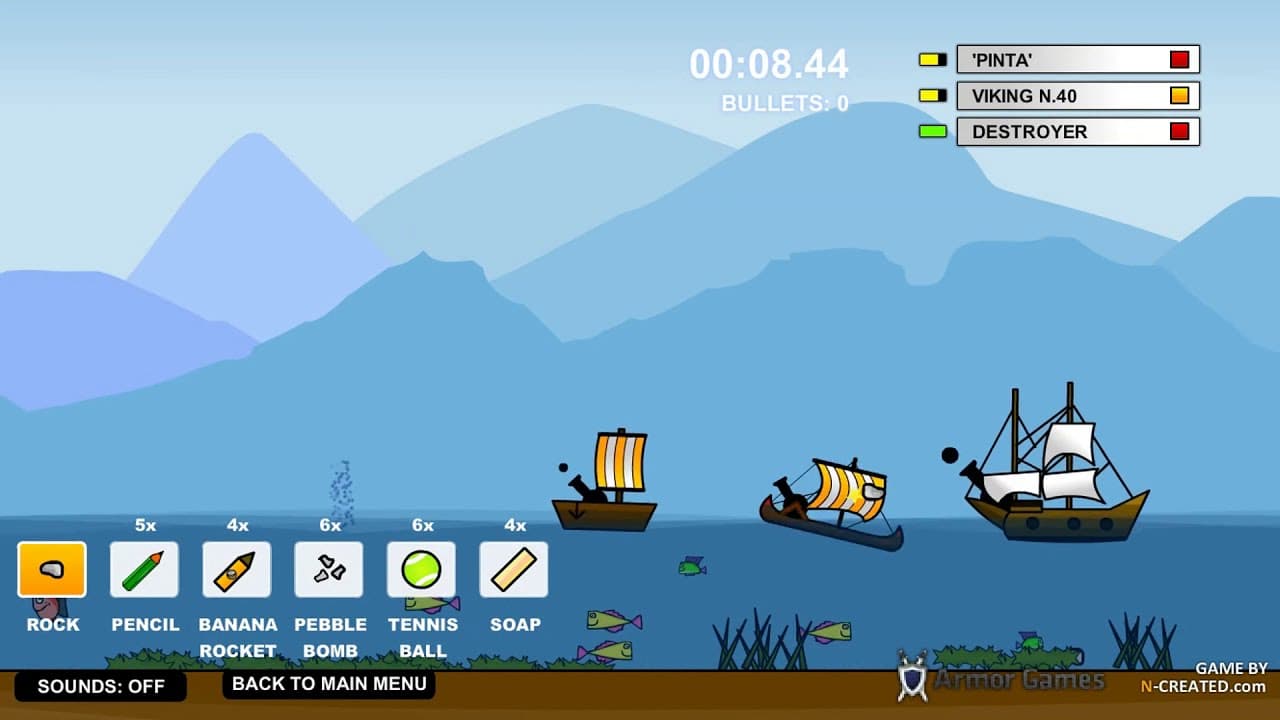Pick the Tennis Ball weapon

422,568
